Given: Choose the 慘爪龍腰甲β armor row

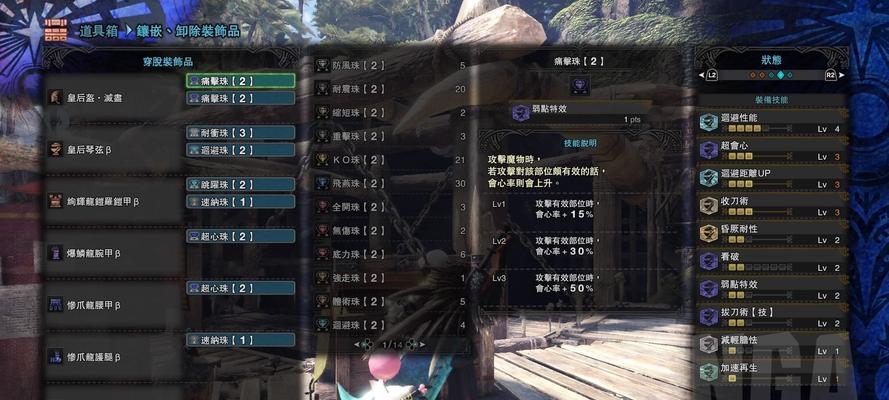Looking at the screenshot, I should (x=110, y=304).
